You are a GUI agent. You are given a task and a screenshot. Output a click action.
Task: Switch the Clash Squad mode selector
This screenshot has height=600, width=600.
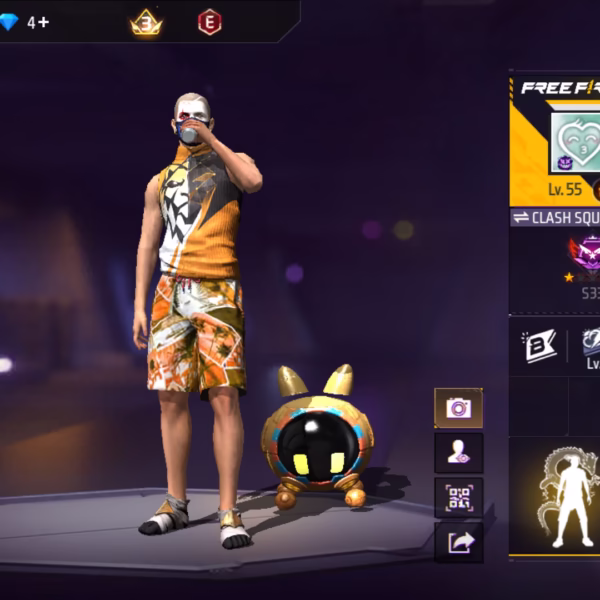click(x=556, y=218)
